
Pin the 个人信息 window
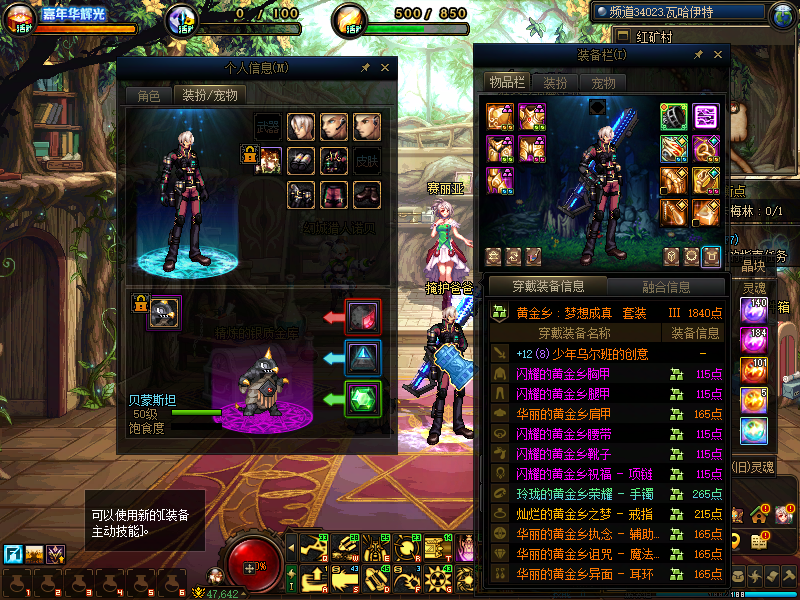(365, 68)
